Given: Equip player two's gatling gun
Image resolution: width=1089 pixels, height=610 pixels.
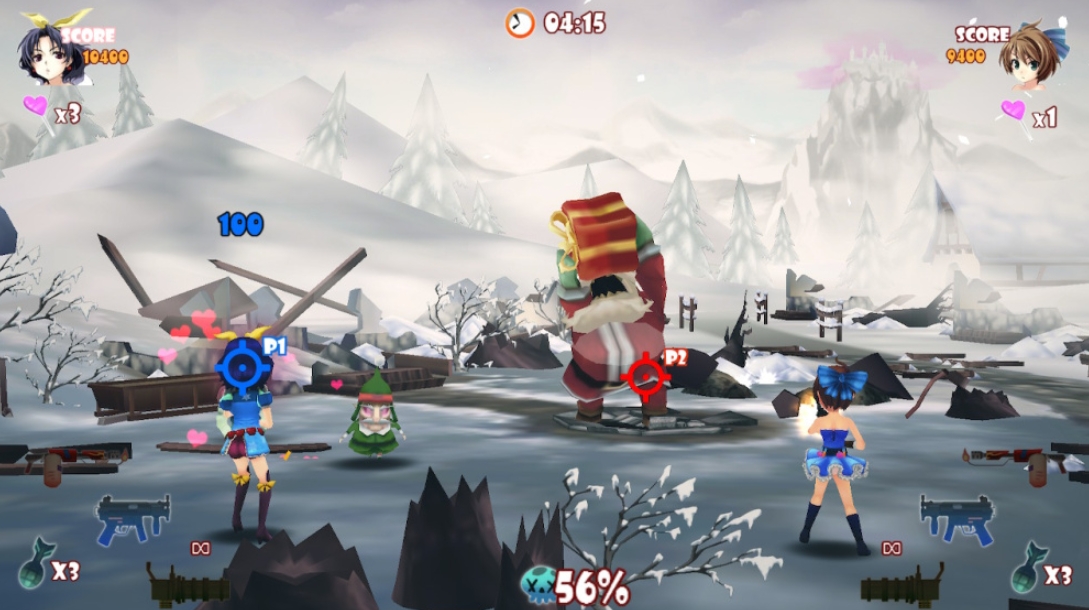Looking at the screenshot, I should point(901,585).
